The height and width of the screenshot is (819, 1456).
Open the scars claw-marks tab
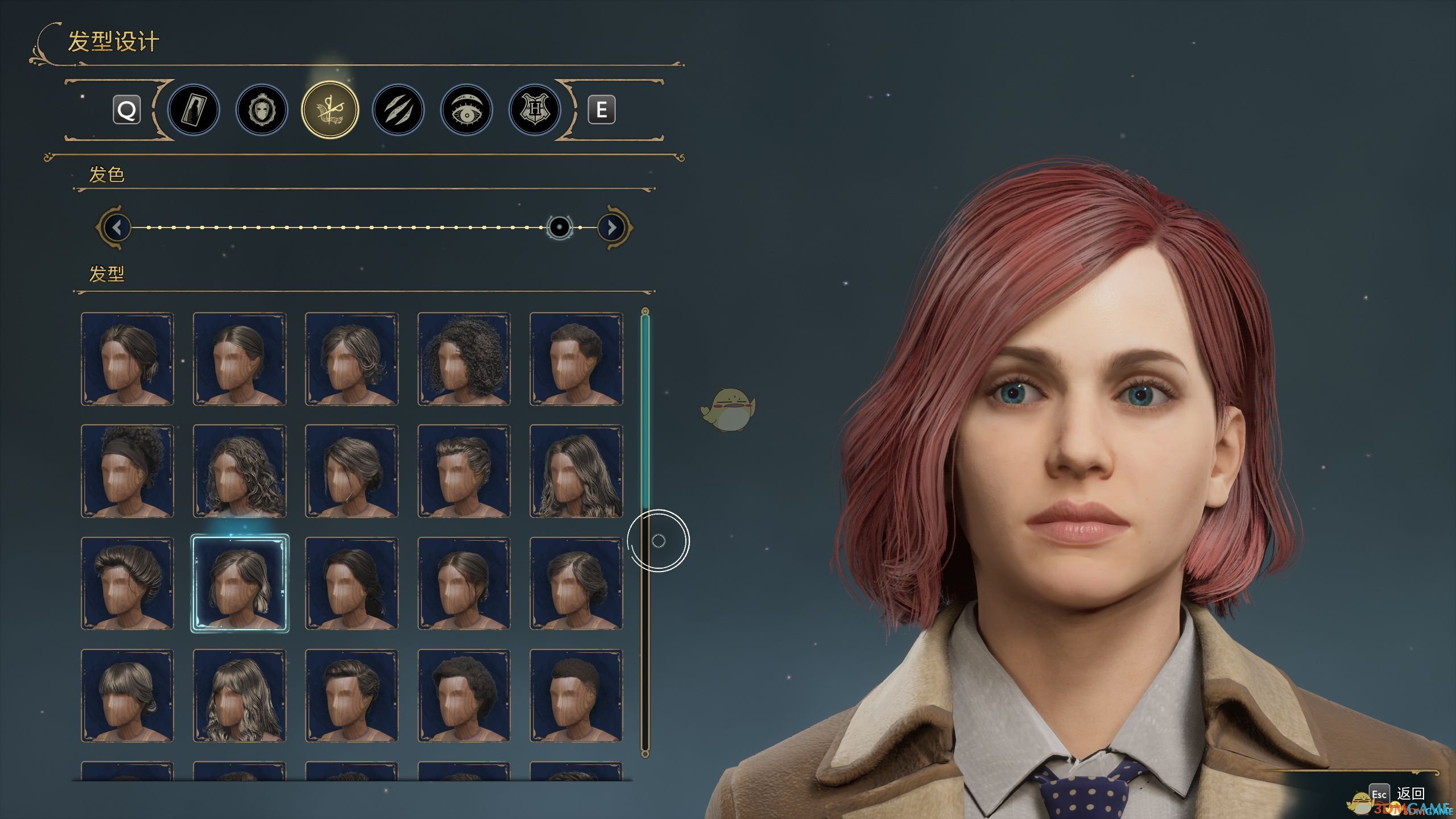398,110
